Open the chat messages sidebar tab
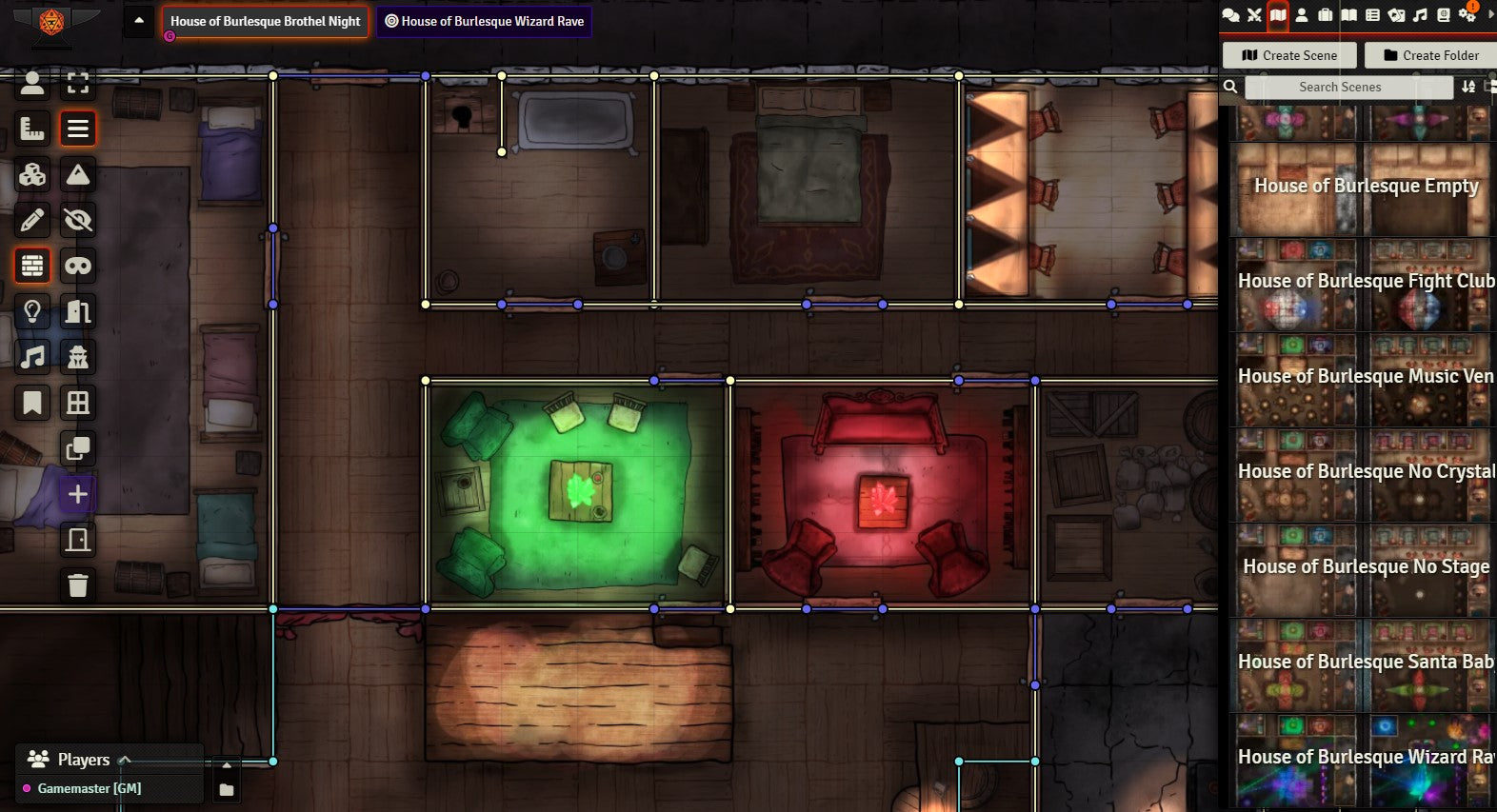This screenshot has height=812, width=1497. 1230,14
